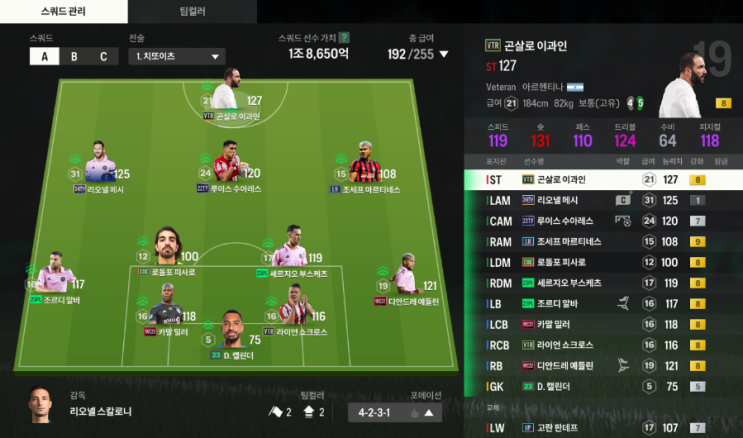Select goalkeeper D. 캘린더 on the pitch
This screenshot has height=438, width=743.
(x=232, y=332)
